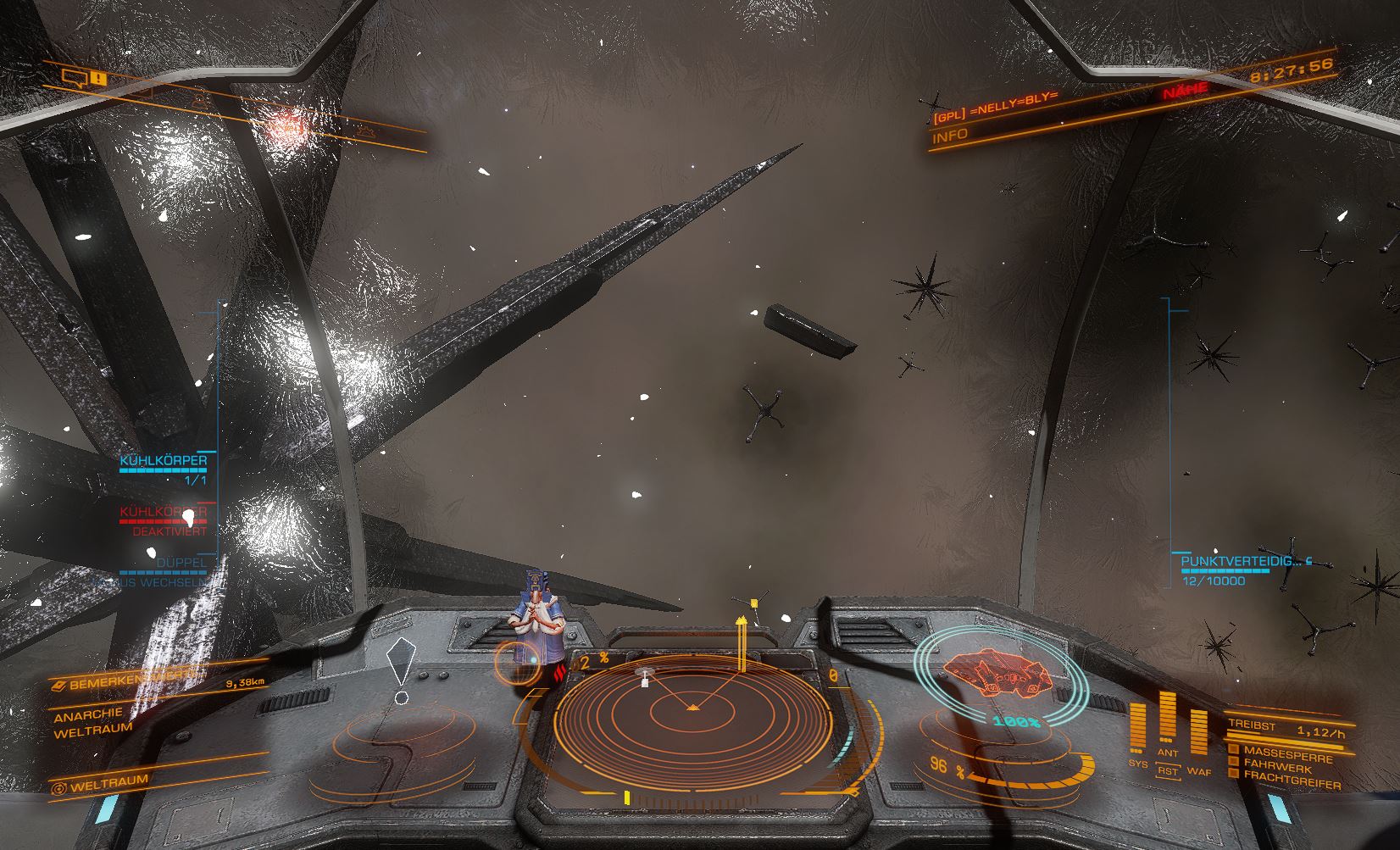The image size is (1400, 850).
Task: Reset power distribution with RST
Action: pyautogui.click(x=1168, y=771)
